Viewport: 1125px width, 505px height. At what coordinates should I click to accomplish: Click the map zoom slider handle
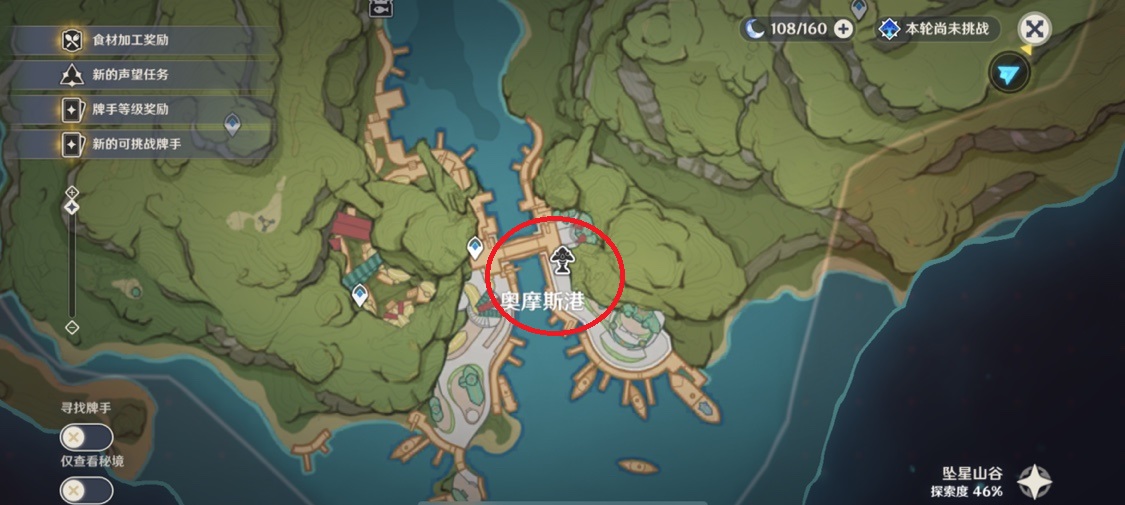click(x=72, y=207)
